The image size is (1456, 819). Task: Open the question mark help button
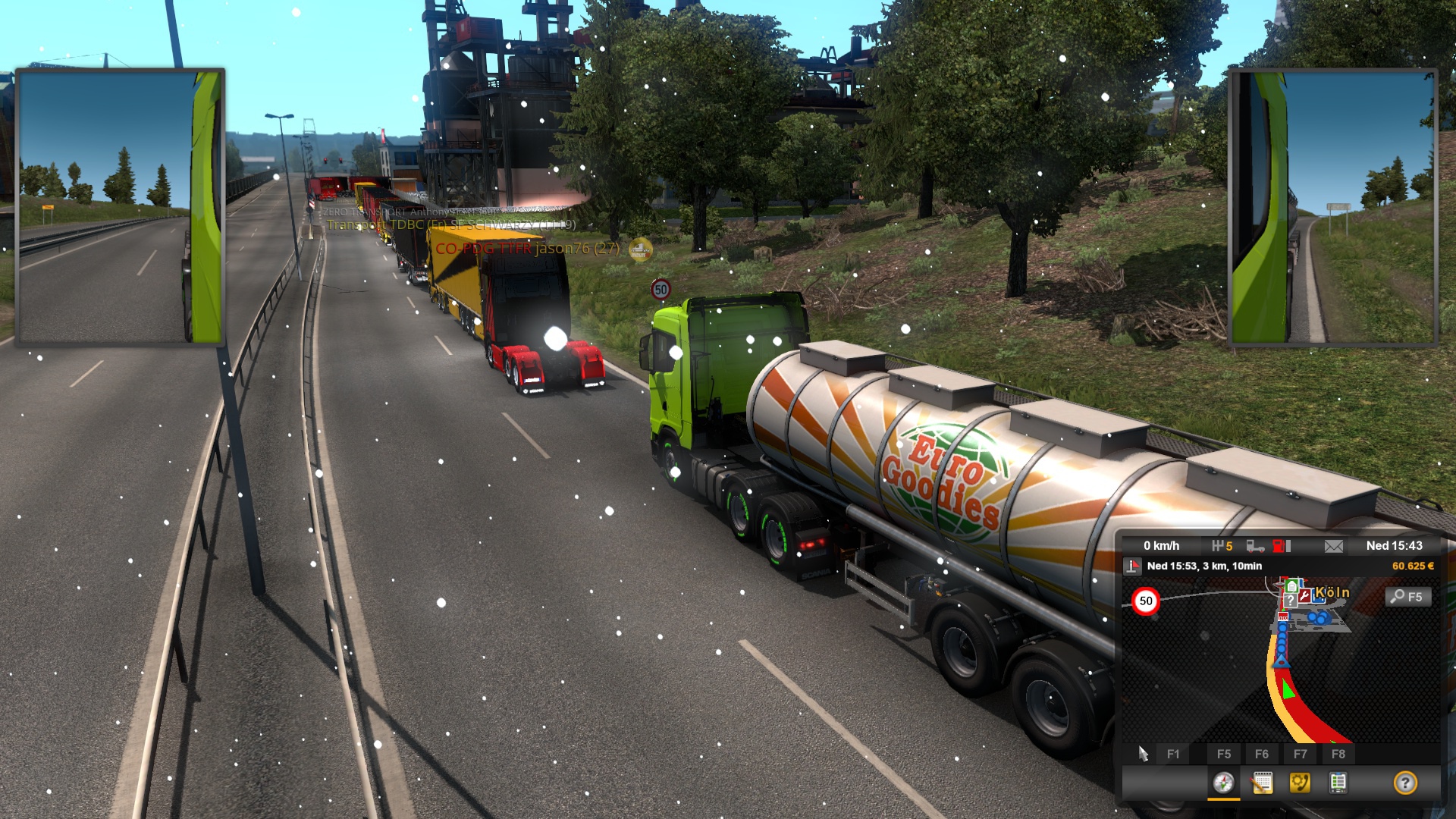(x=1405, y=783)
